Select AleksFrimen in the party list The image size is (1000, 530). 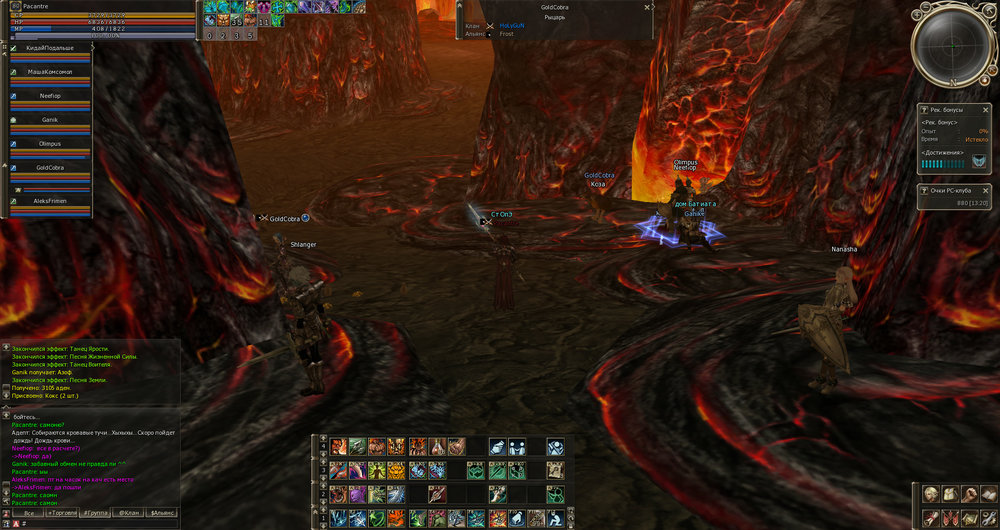click(50, 201)
